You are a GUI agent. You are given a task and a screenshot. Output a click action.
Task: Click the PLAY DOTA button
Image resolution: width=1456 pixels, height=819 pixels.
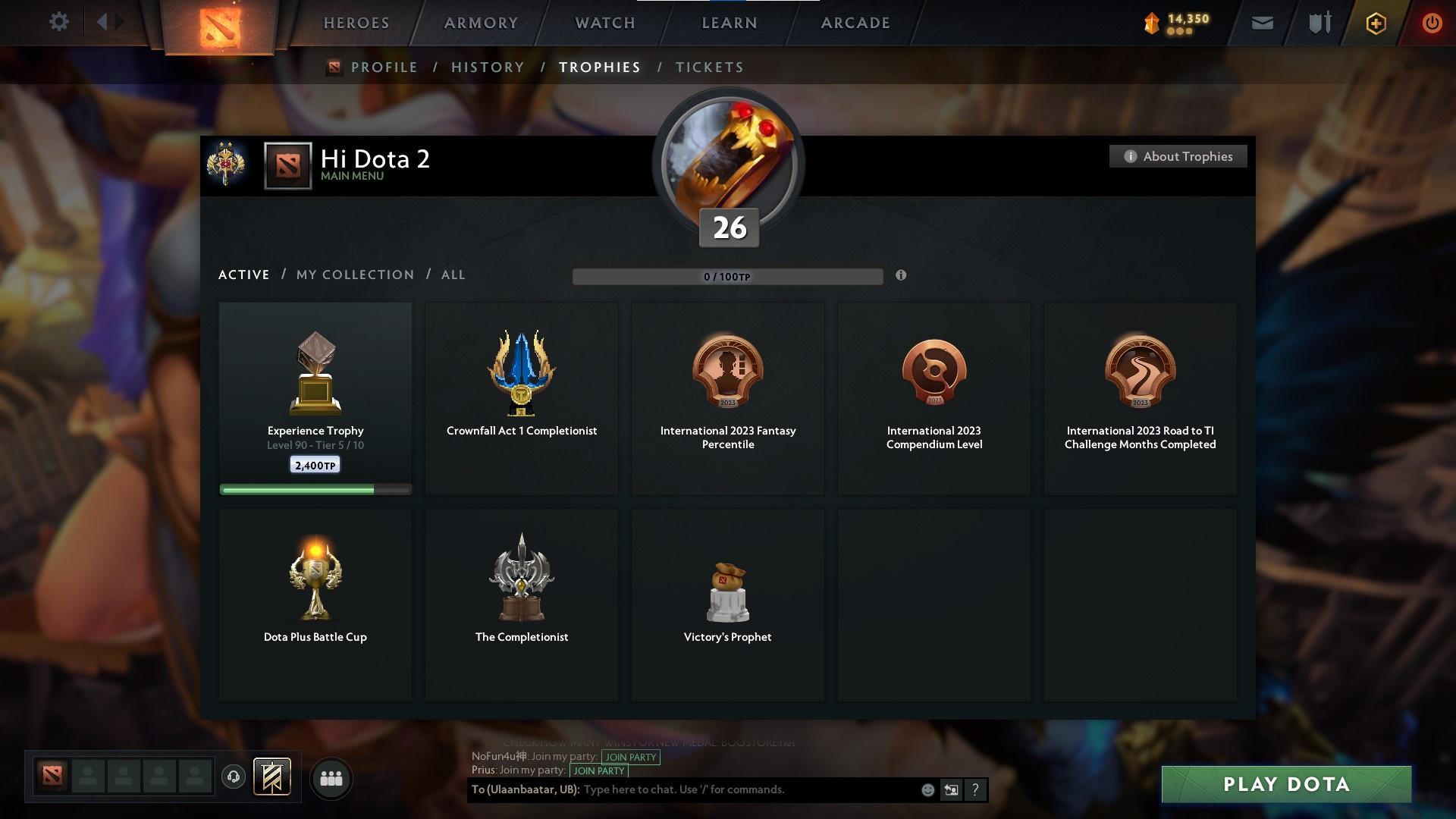1286,785
